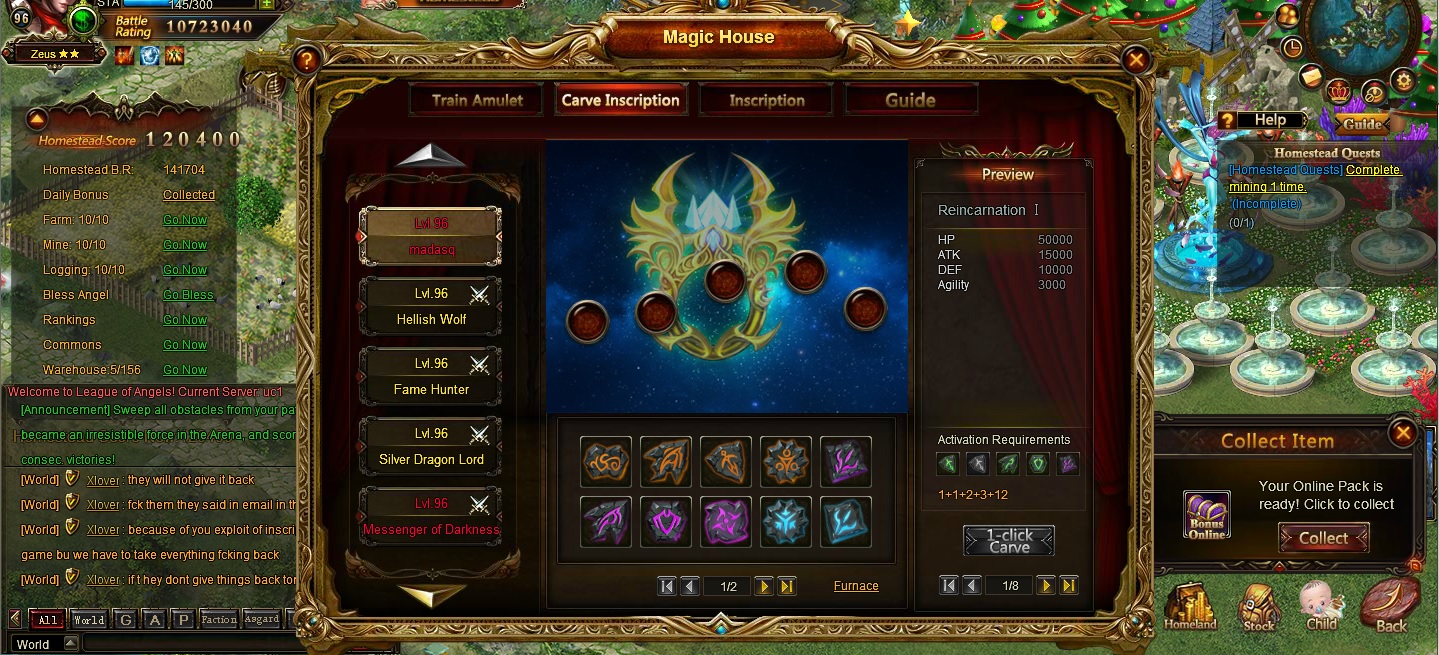Open the gold Guide button near Help
1439x655 pixels.
1361,124
